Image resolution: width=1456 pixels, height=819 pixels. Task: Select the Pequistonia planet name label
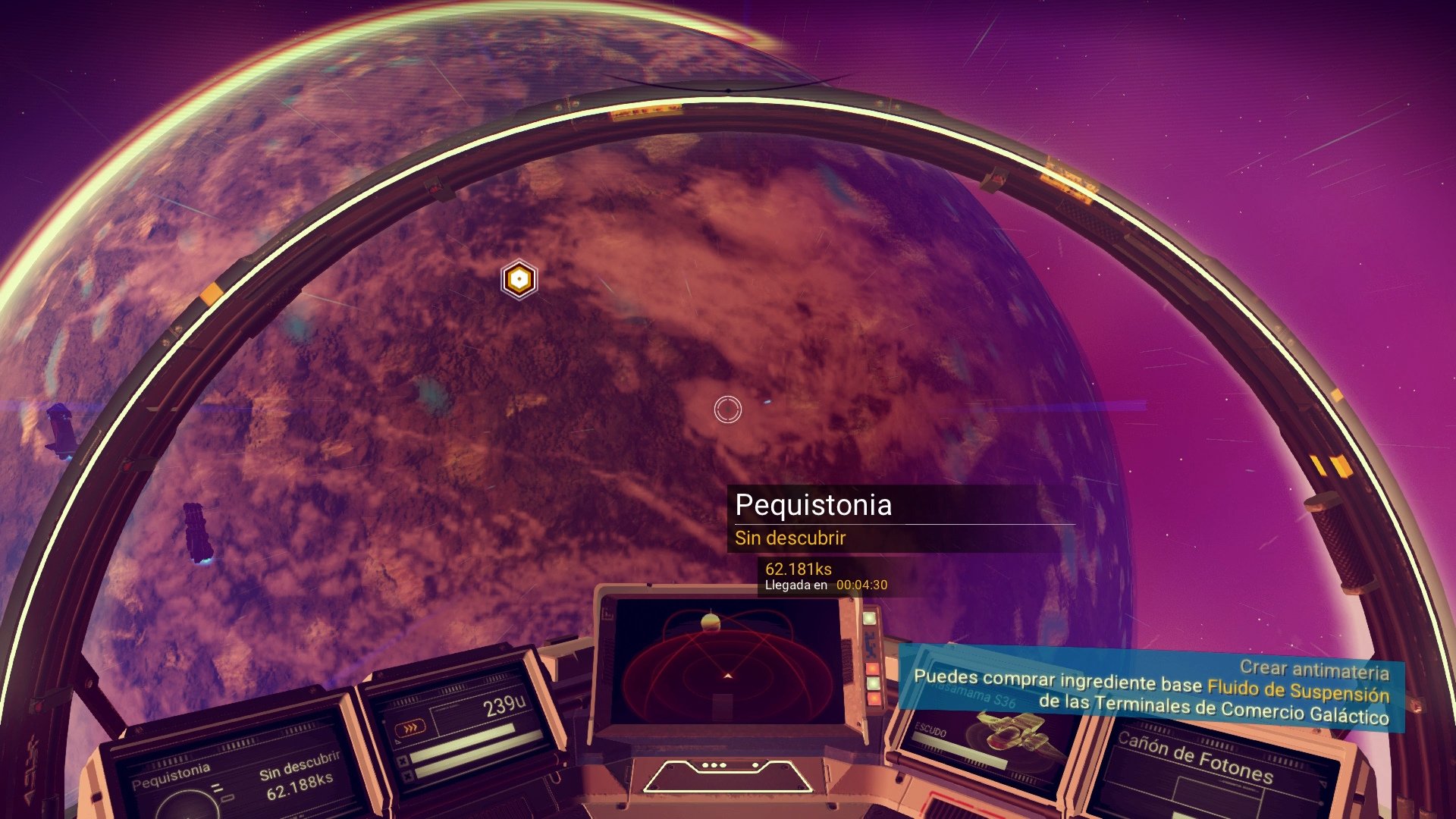814,507
